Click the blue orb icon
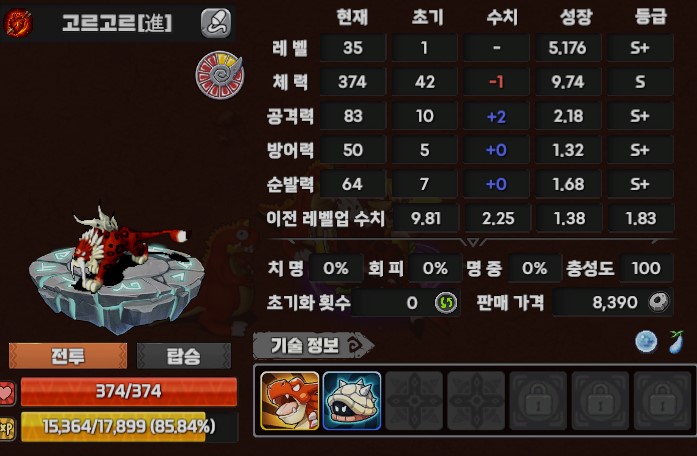697x456 pixels. (647, 342)
